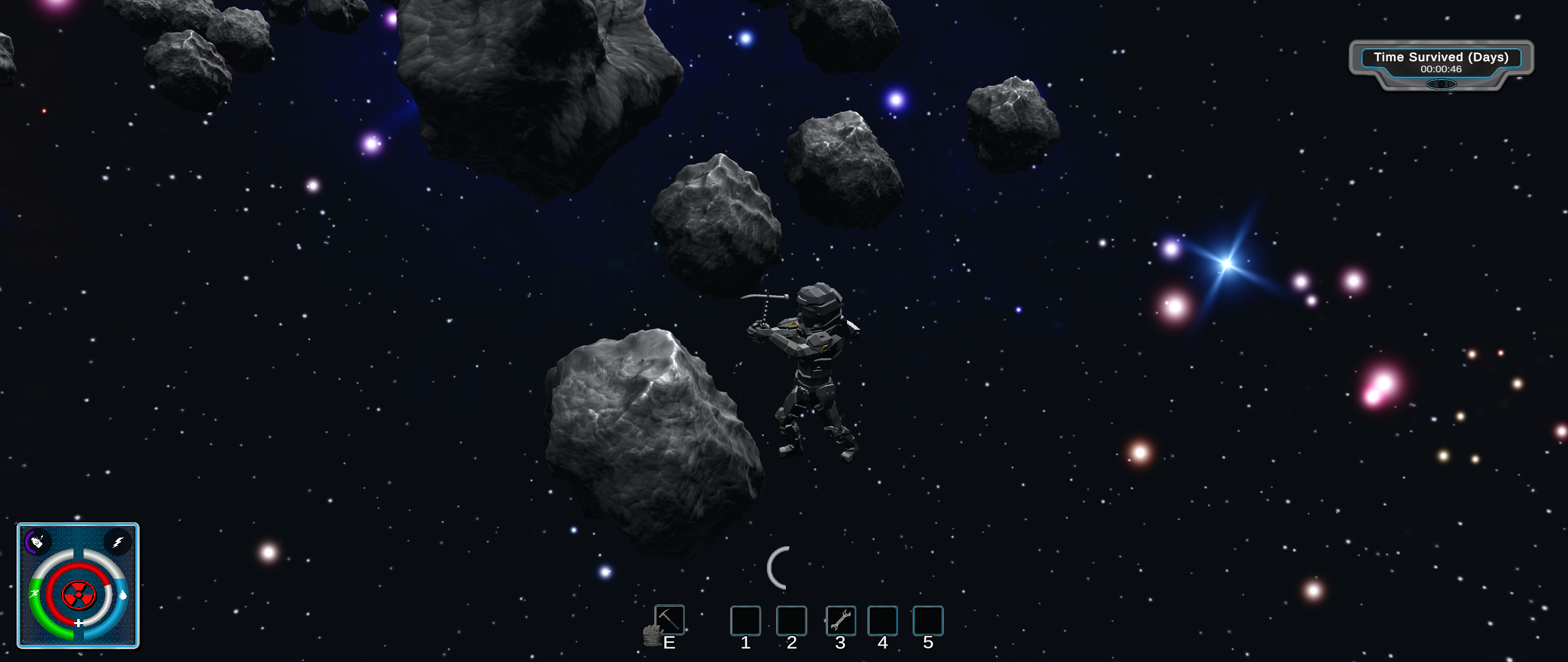Image resolution: width=1568 pixels, height=662 pixels.
Task: Click the grey glove hand icon
Action: [x=652, y=636]
